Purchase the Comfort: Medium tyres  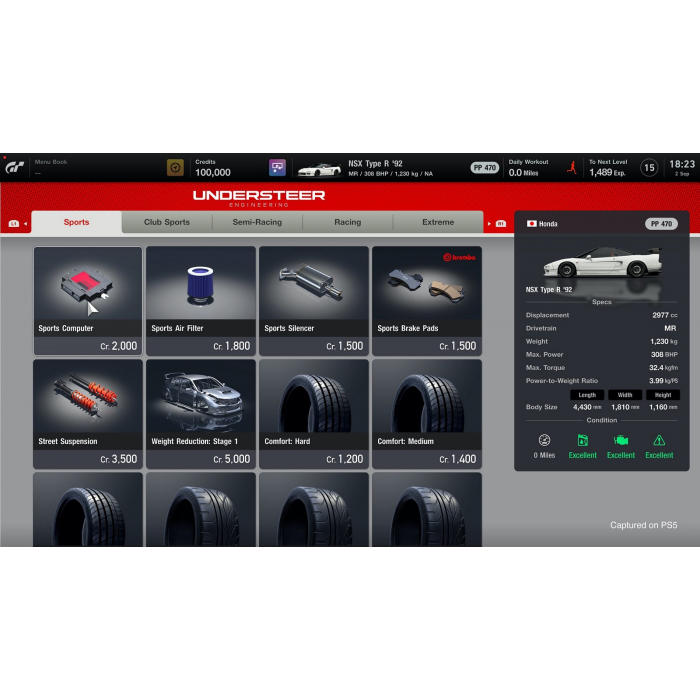click(427, 414)
